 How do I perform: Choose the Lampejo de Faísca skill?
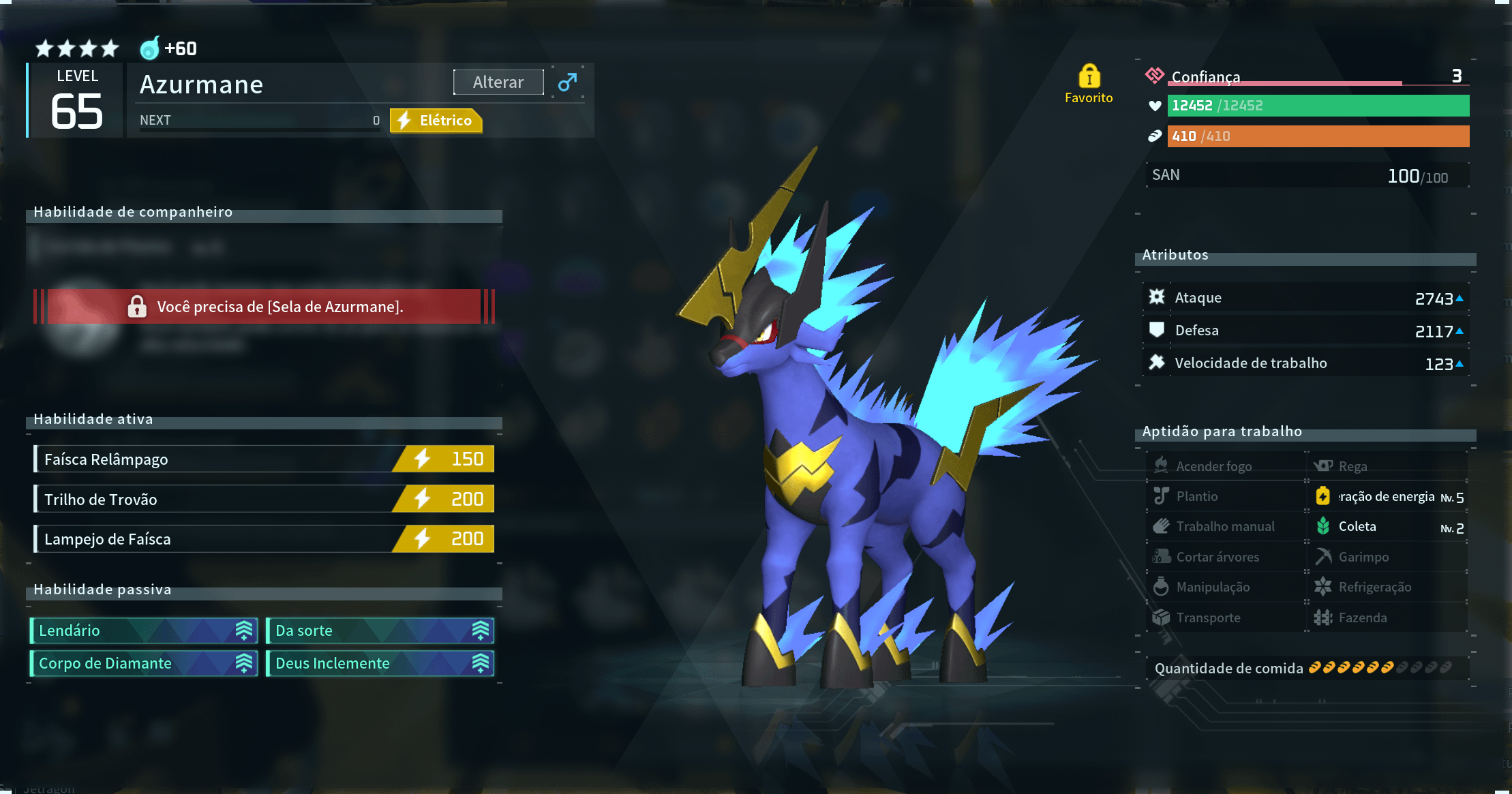pyautogui.click(x=264, y=539)
